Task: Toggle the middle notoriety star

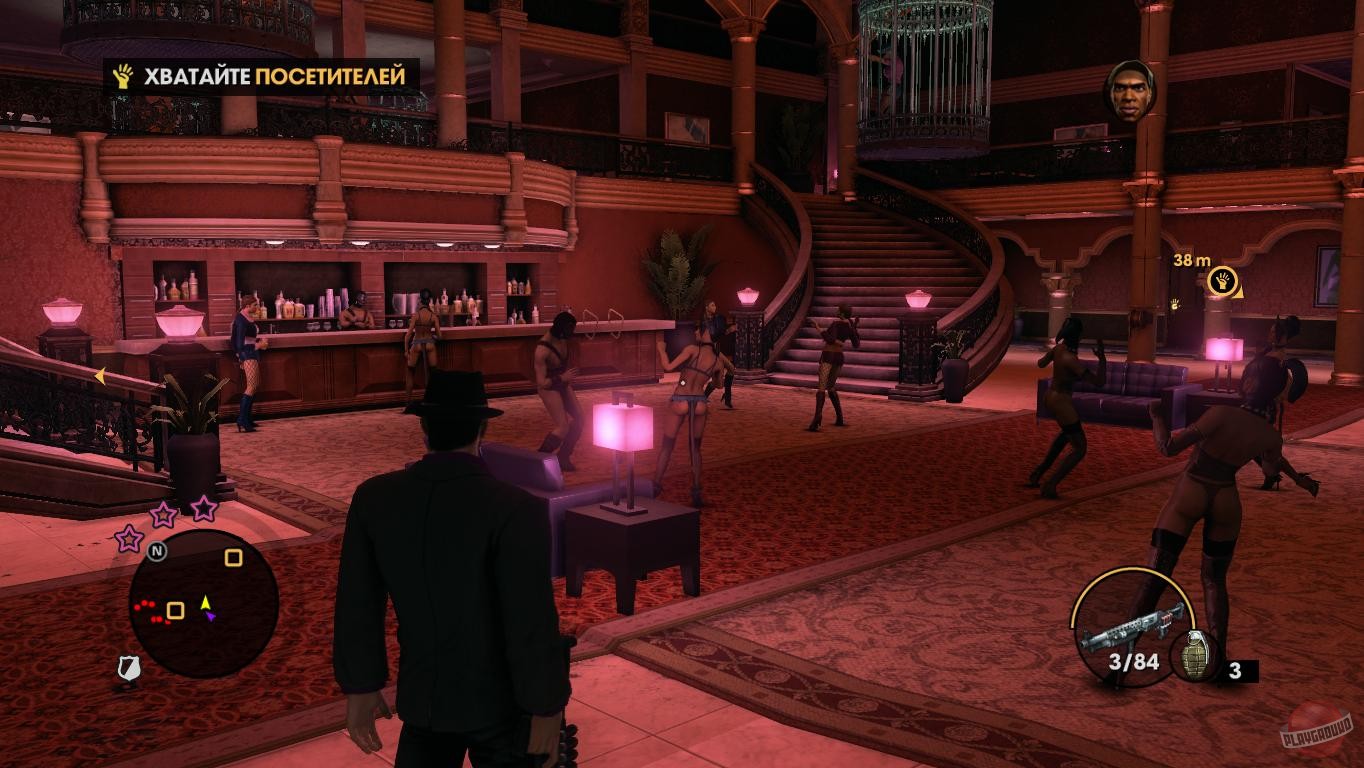Action: coord(163,513)
